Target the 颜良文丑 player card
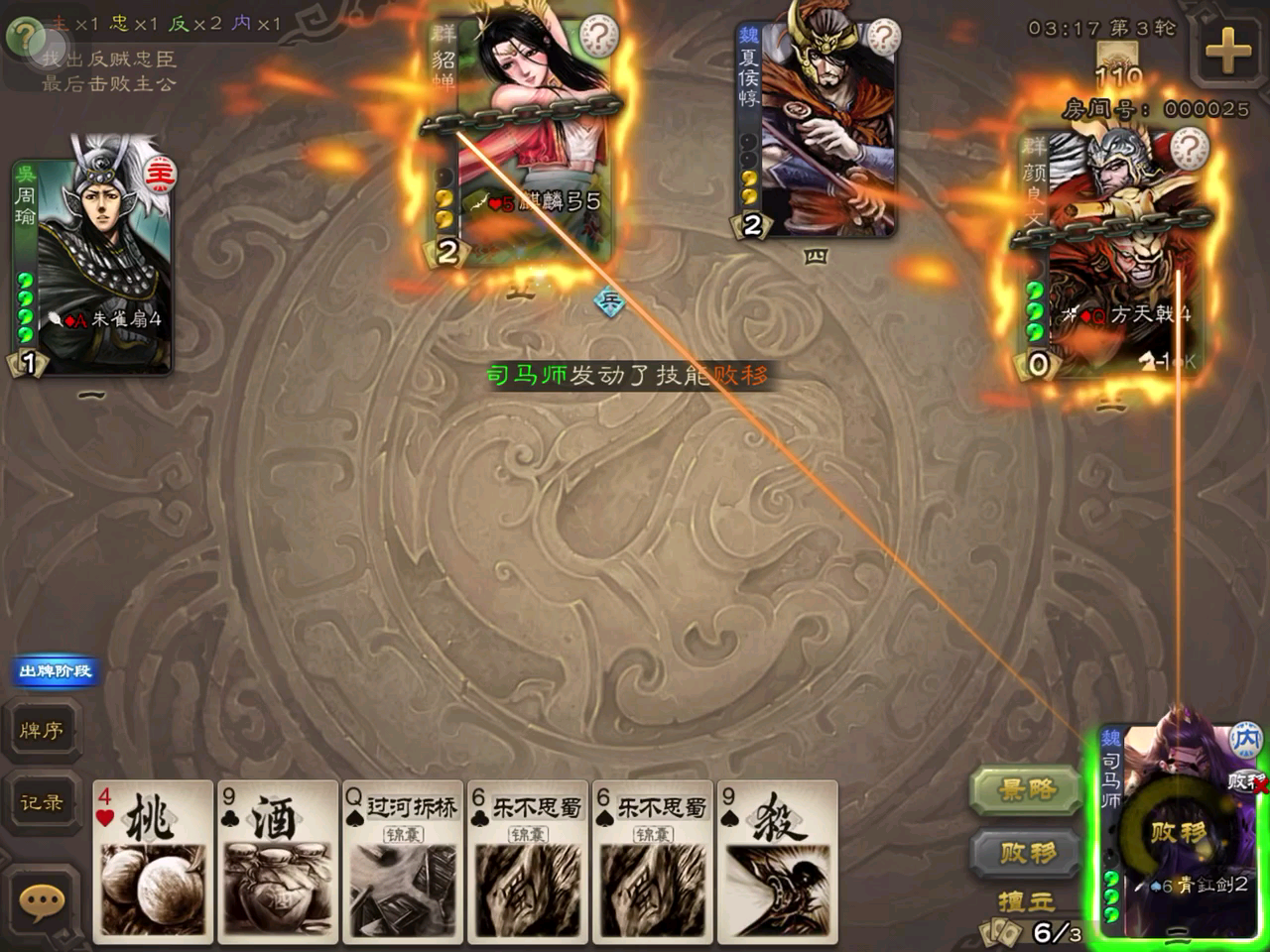This screenshot has width=1270, height=952. click(1111, 258)
